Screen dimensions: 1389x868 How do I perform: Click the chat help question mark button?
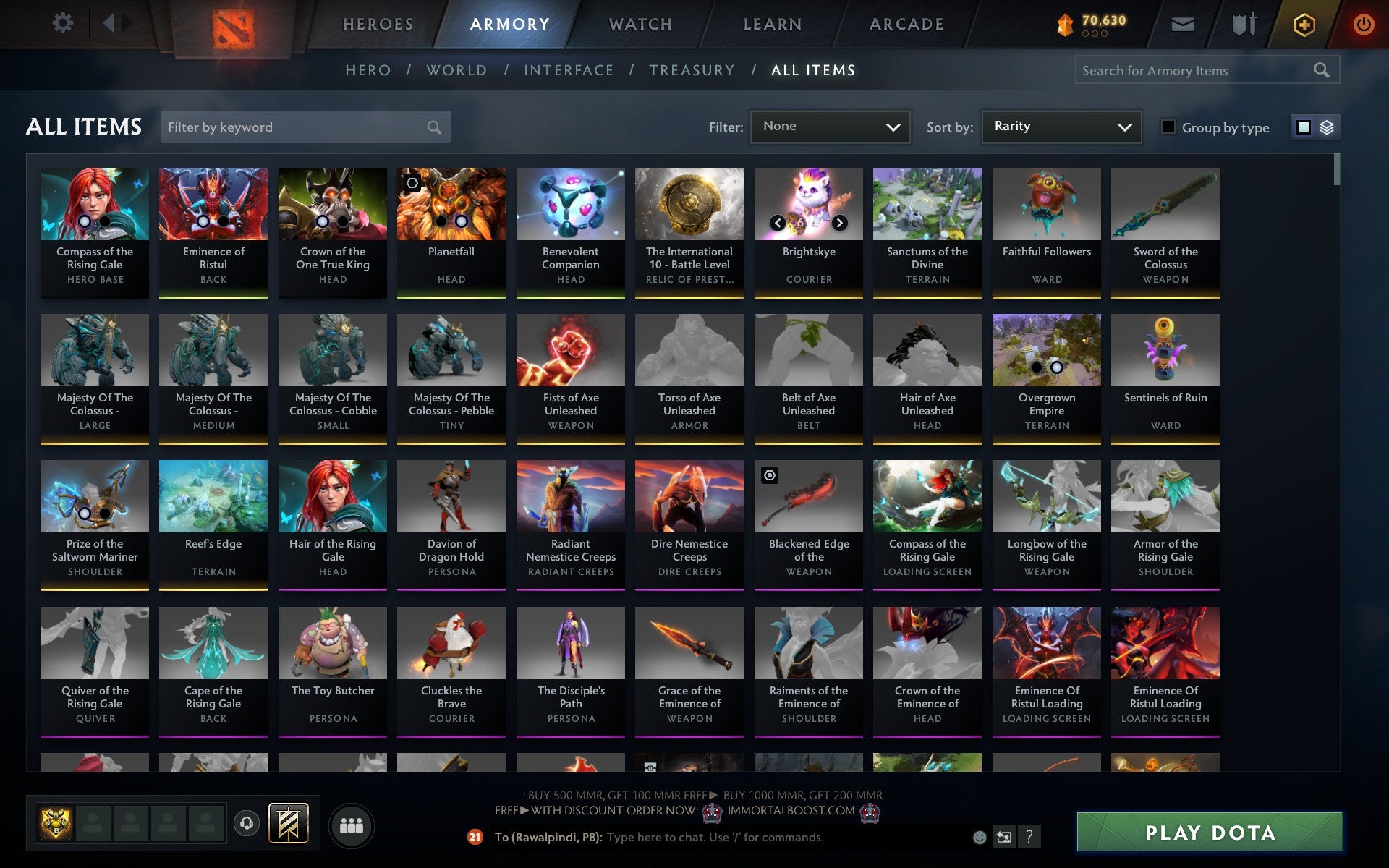click(1029, 838)
